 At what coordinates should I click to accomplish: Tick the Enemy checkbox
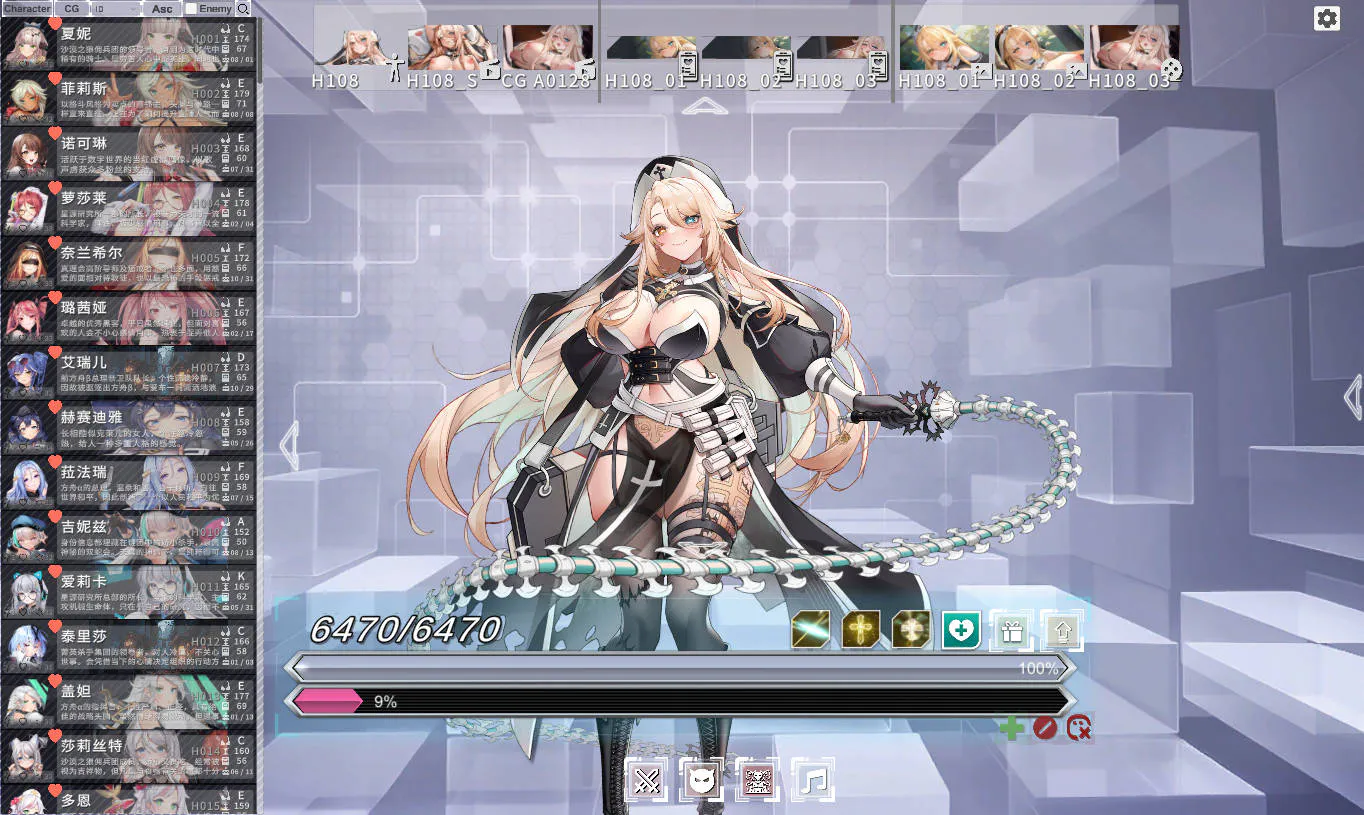pyautogui.click(x=192, y=9)
